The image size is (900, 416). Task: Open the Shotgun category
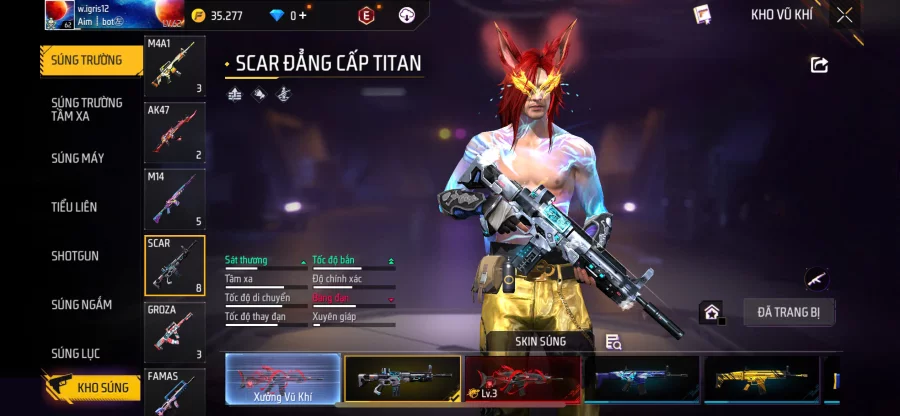(x=75, y=256)
